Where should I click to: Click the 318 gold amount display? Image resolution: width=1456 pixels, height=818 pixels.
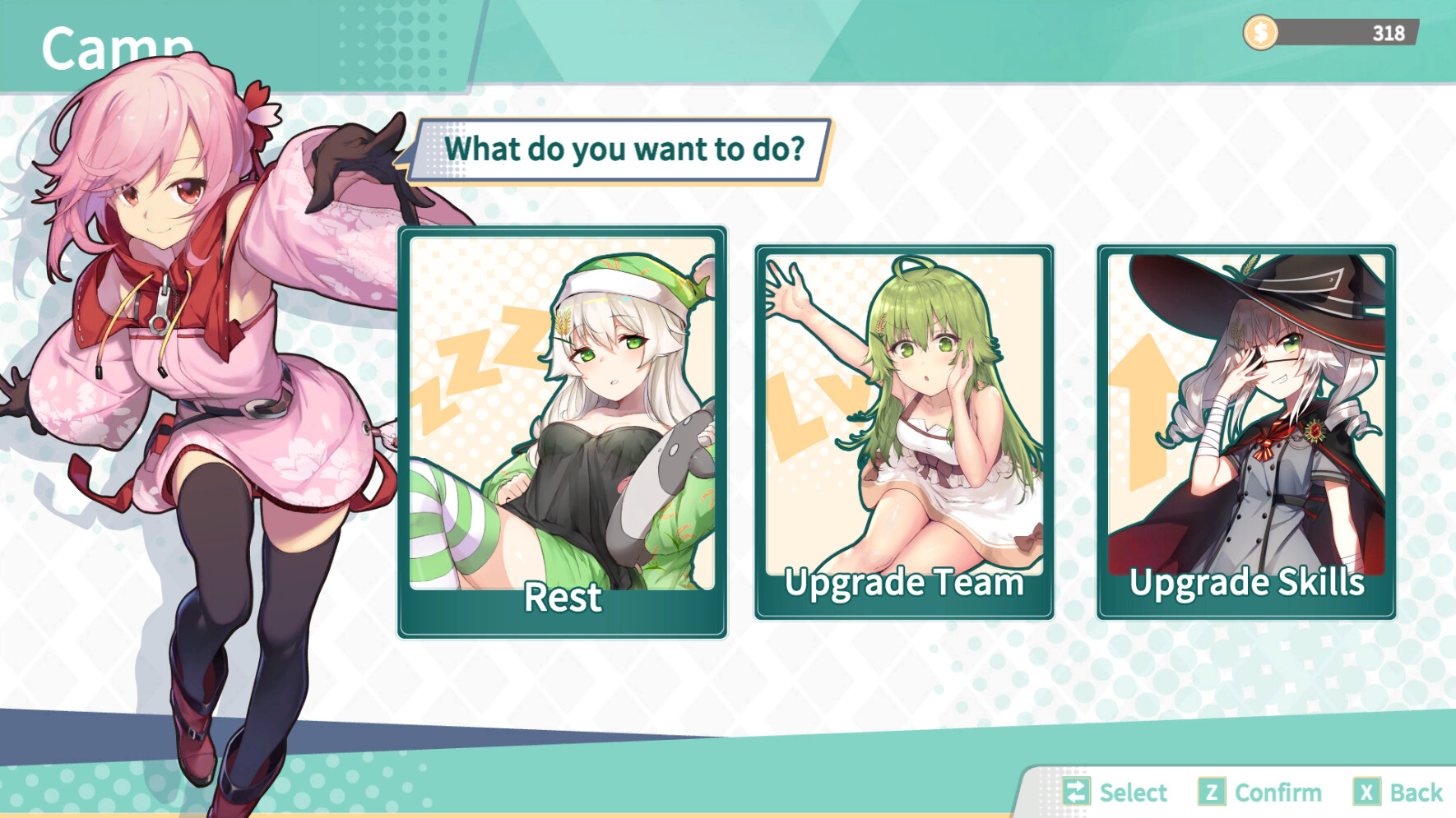coord(1389,33)
